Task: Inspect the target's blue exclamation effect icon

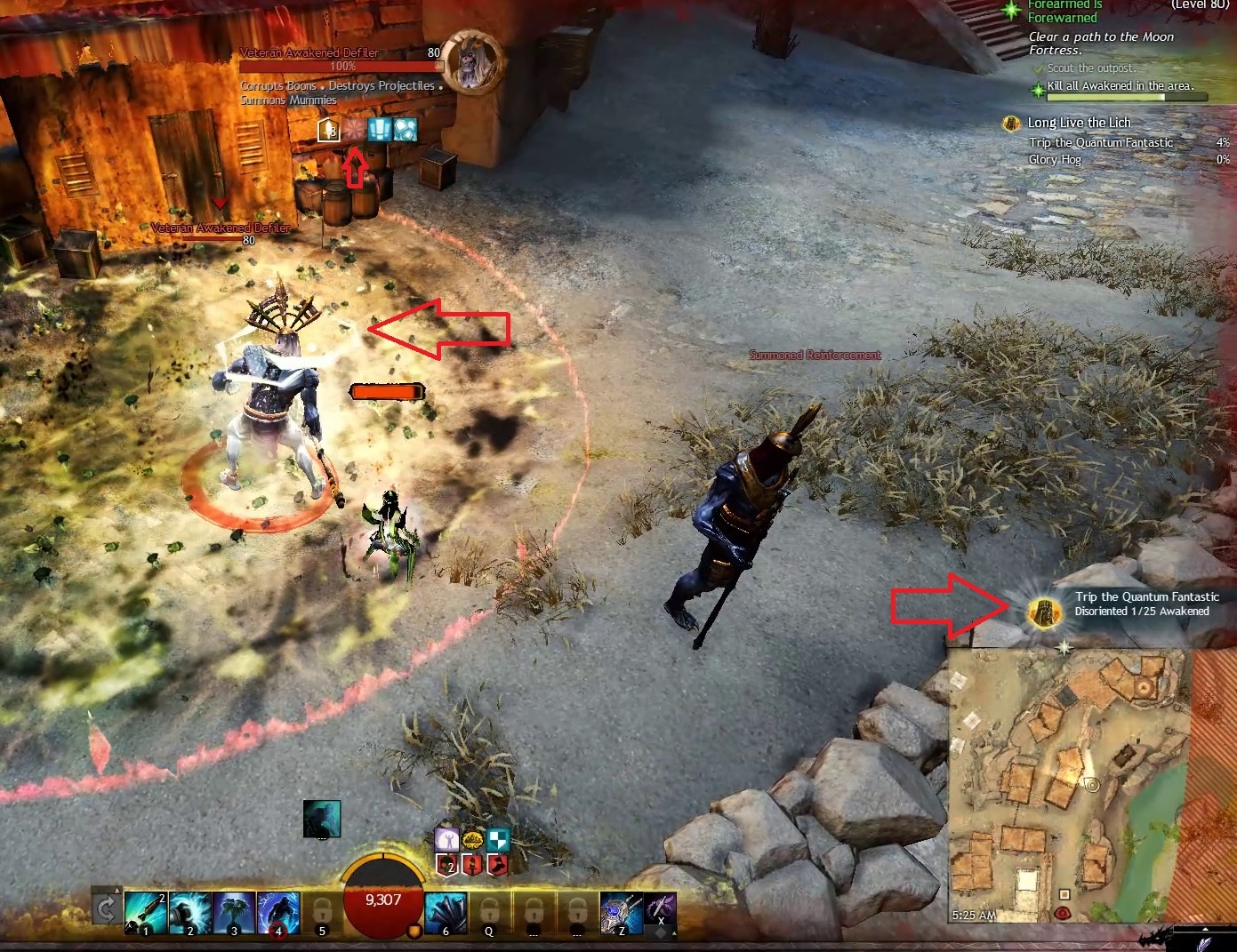Action: tap(380, 130)
